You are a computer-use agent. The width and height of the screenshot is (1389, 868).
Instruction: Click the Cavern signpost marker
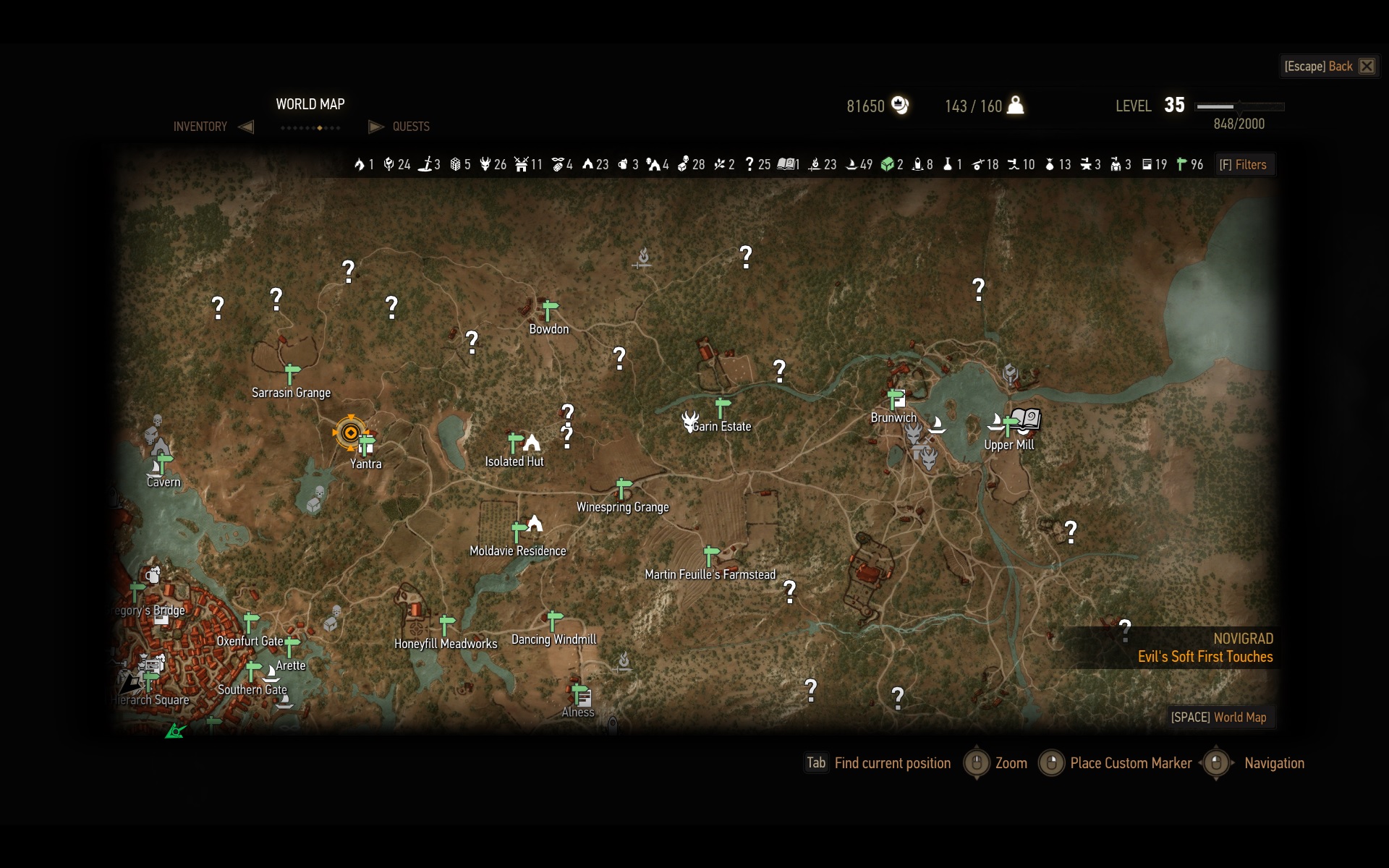point(164,463)
